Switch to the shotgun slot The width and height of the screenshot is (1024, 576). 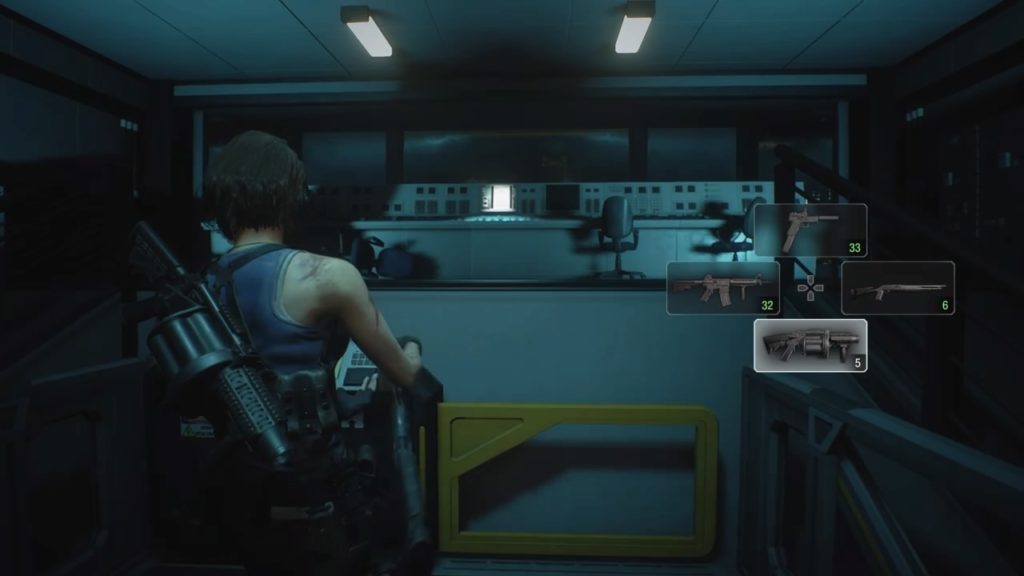point(897,288)
